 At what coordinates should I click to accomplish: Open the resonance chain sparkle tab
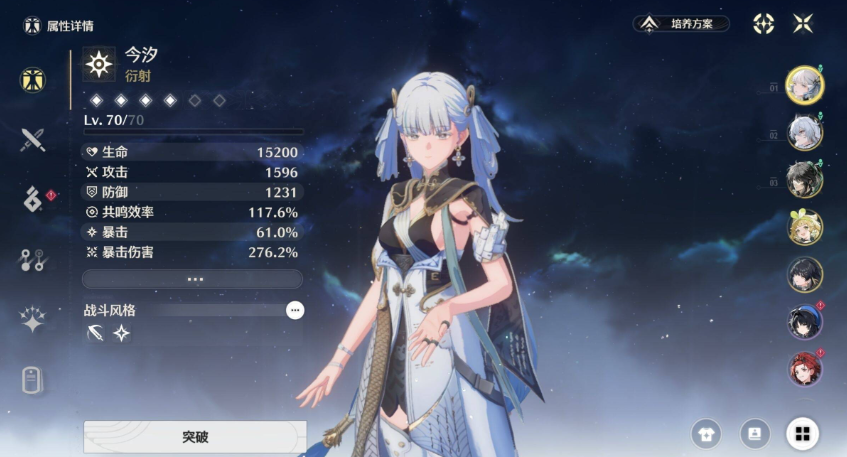point(33,320)
